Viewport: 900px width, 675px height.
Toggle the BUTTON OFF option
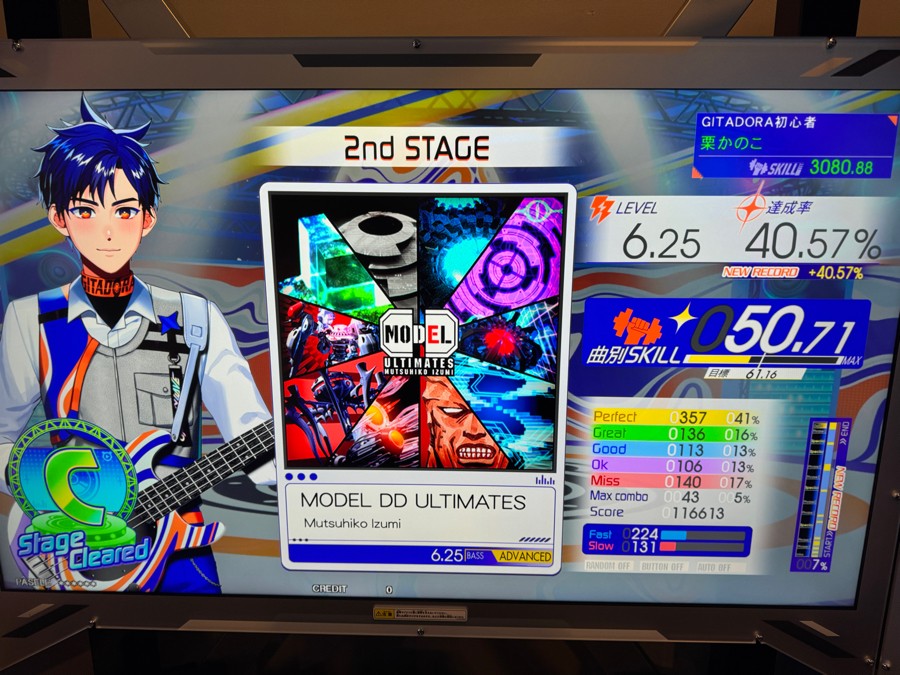coord(661,566)
